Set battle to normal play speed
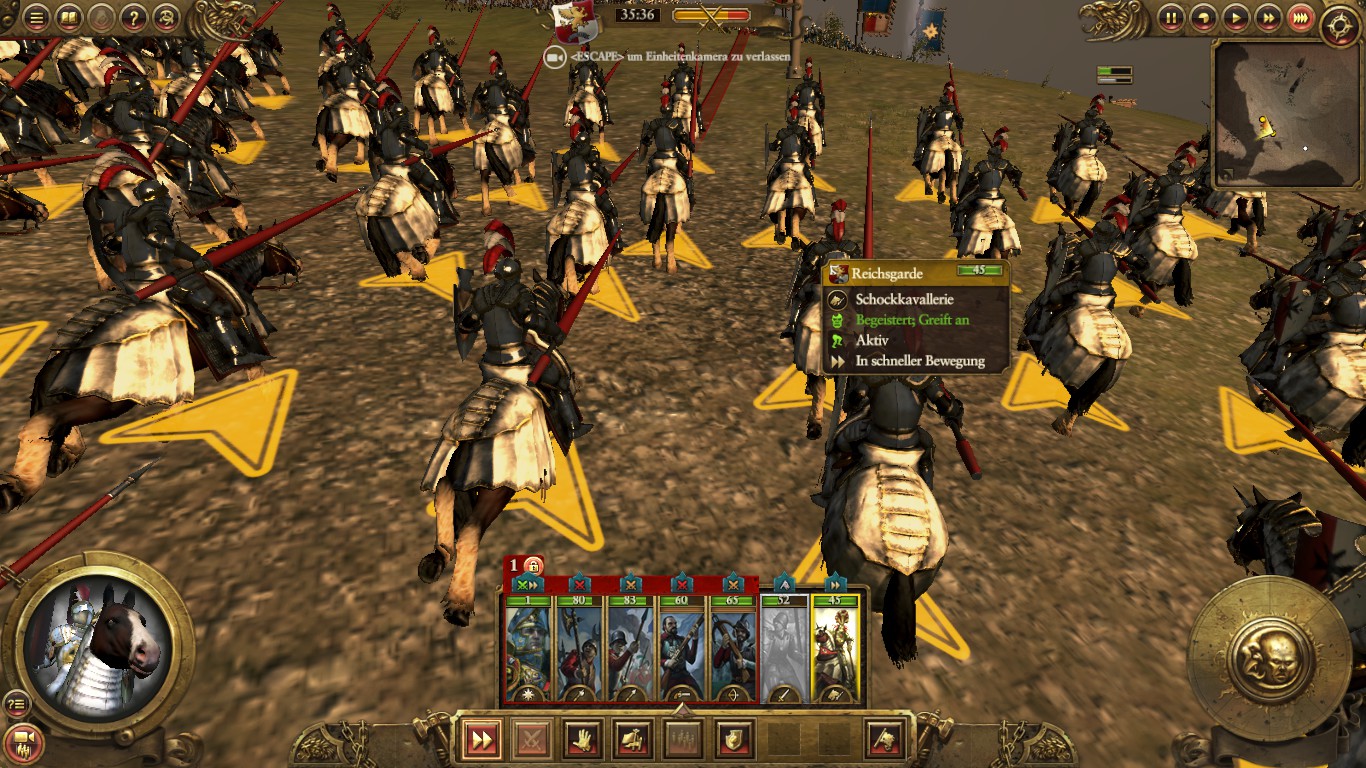 [x=1236, y=17]
